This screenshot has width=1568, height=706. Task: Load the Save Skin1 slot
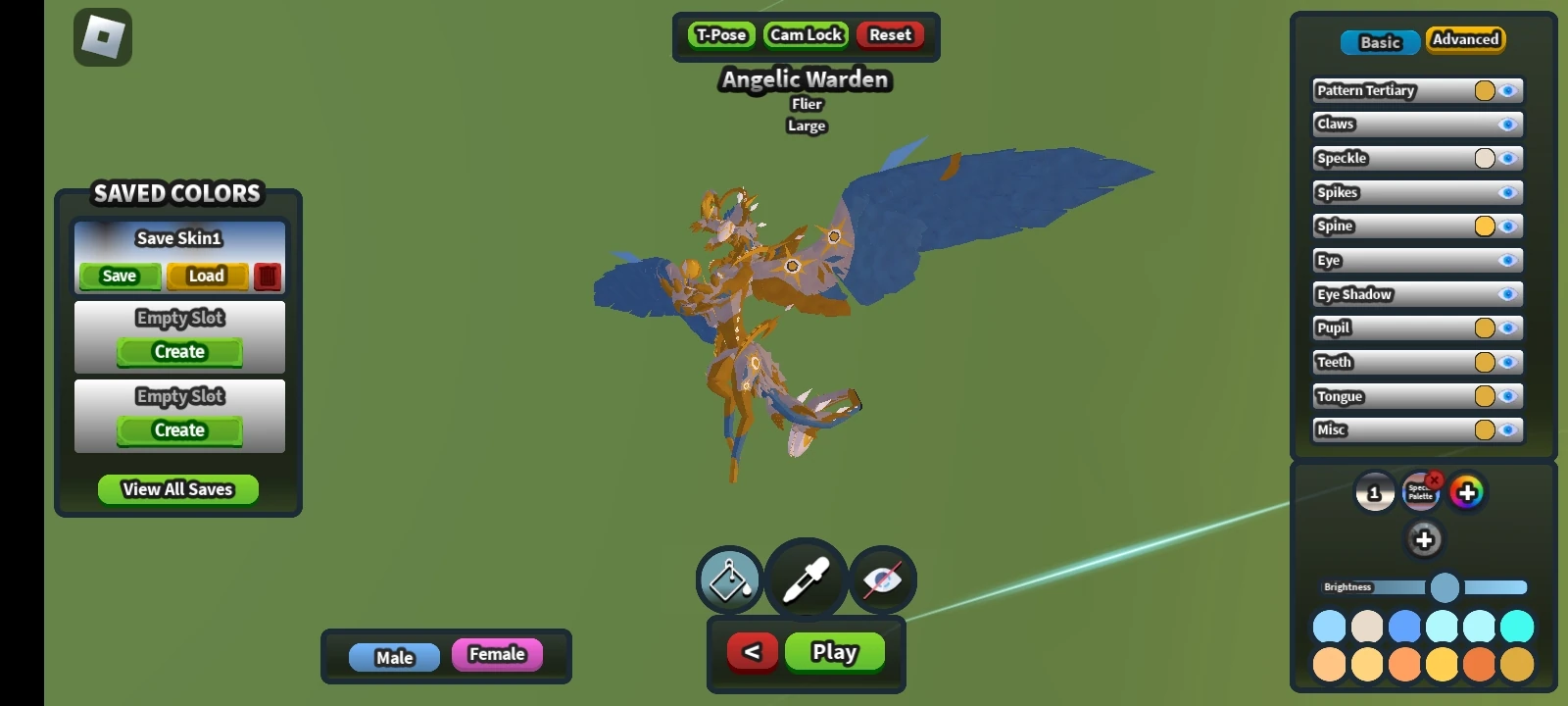coord(206,276)
